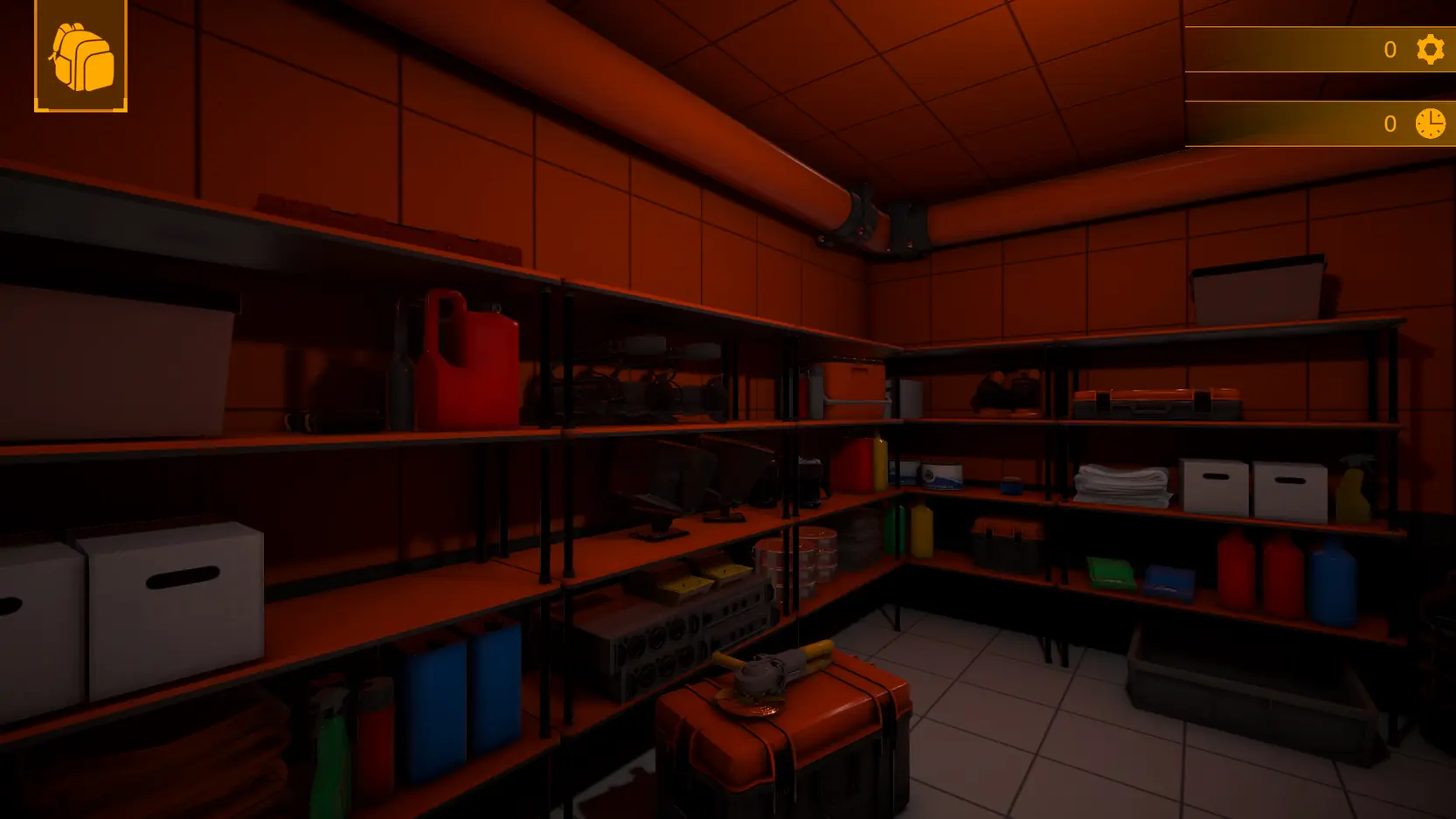This screenshot has height=819, width=1456.
Task: Click the clock icon beside the timer
Action: click(1430, 123)
